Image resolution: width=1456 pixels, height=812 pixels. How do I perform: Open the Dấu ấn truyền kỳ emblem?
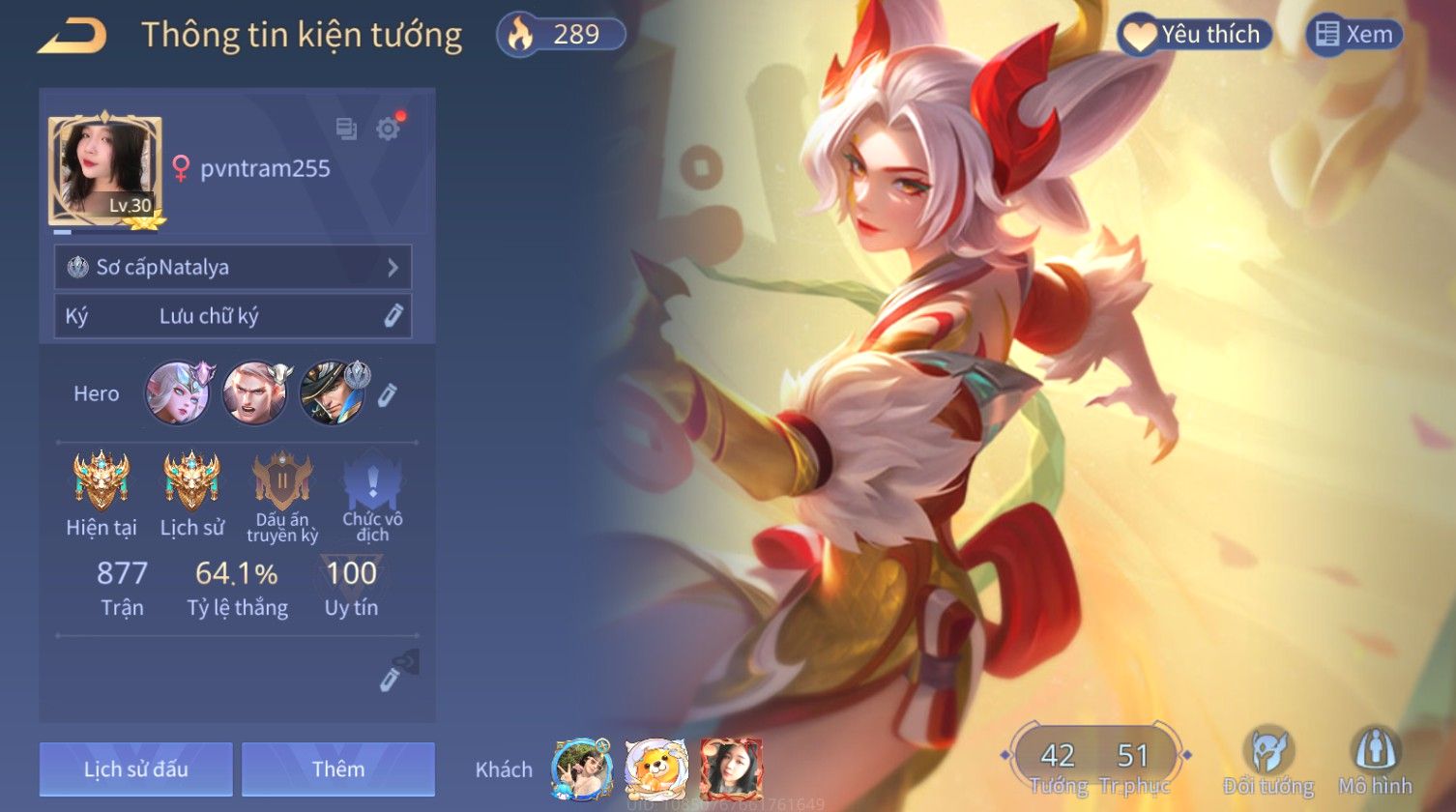pyautogui.click(x=281, y=480)
